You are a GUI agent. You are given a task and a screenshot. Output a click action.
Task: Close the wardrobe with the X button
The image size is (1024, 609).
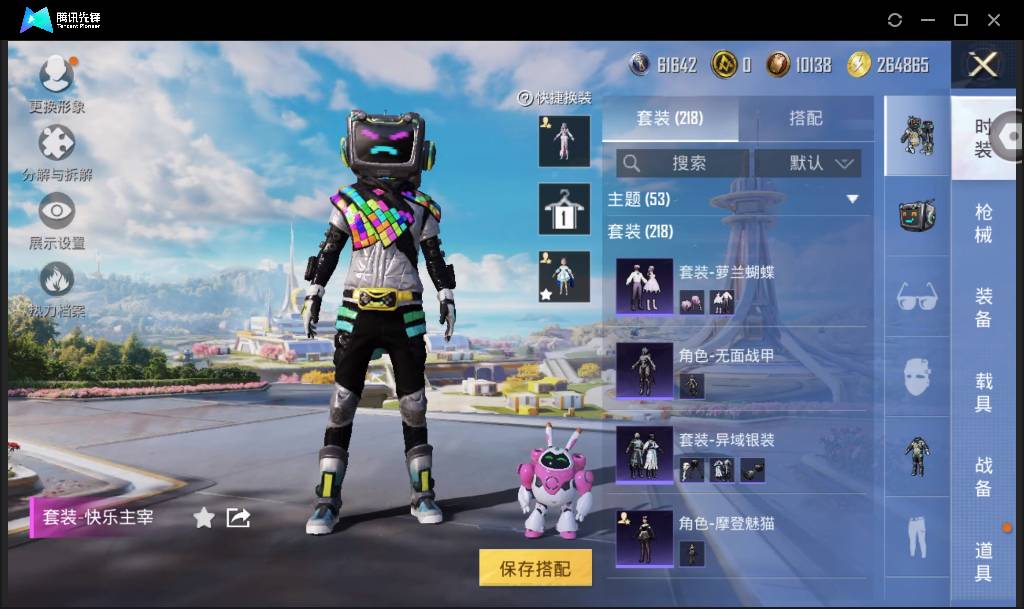[984, 65]
